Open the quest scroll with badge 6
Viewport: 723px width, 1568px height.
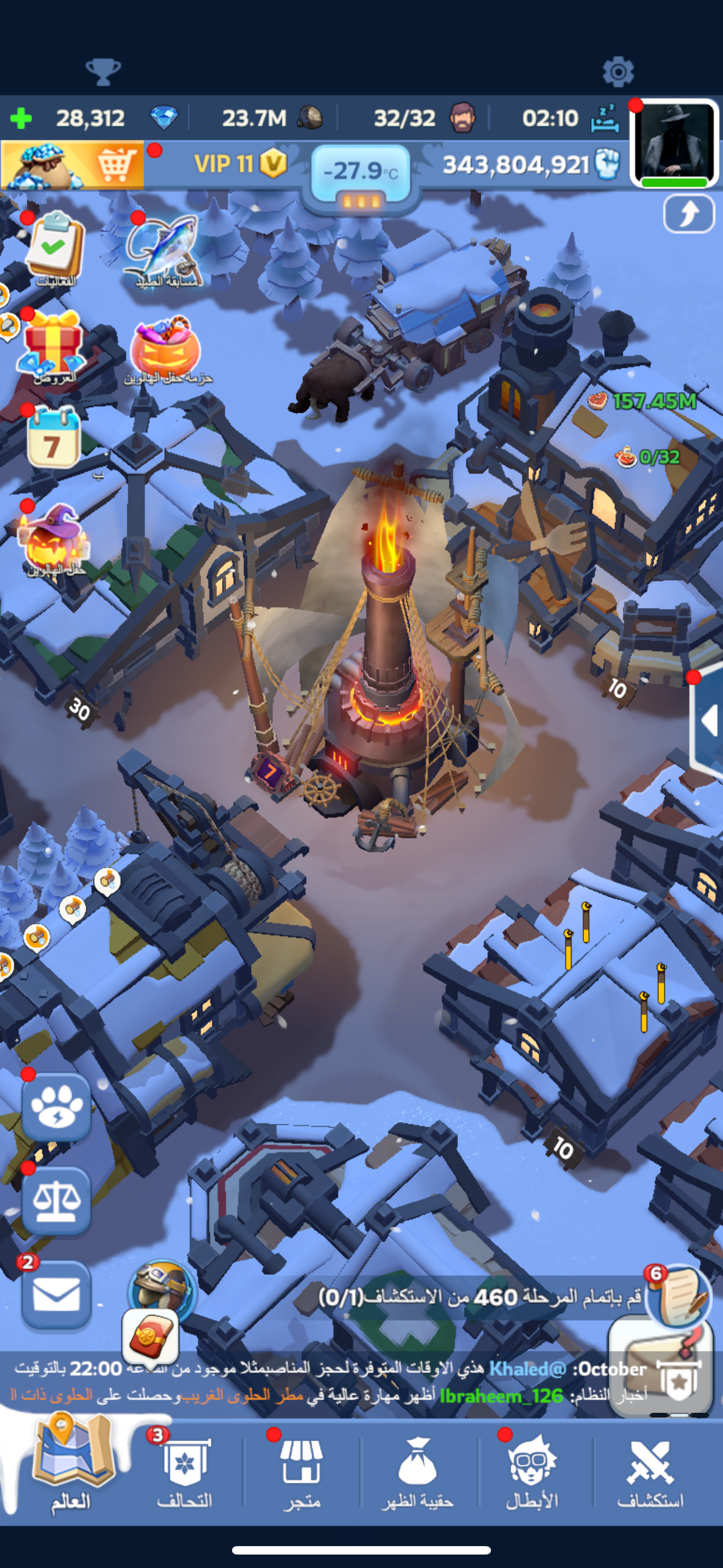tap(679, 1295)
